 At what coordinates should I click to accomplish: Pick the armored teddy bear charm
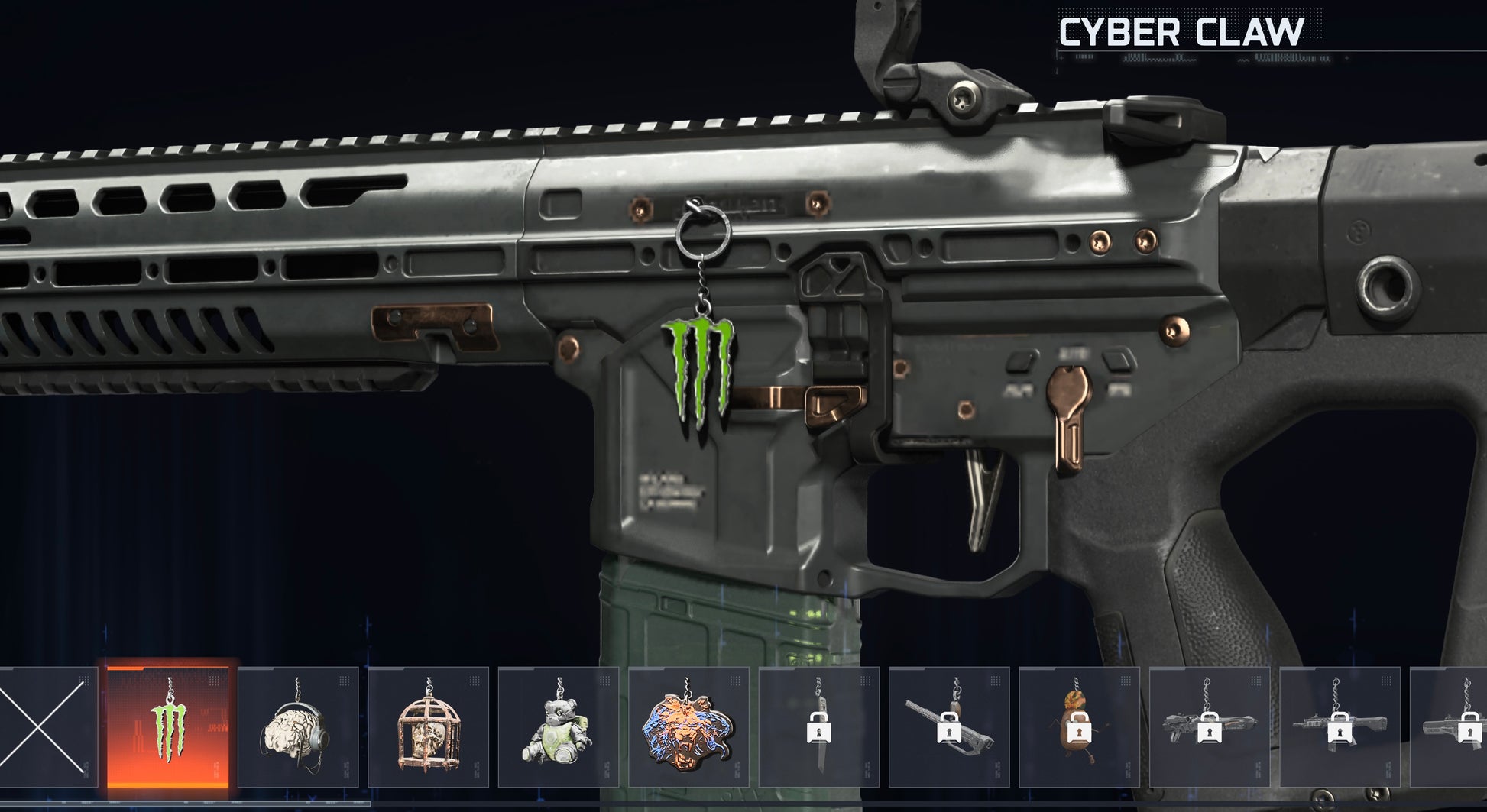pyautogui.click(x=559, y=727)
